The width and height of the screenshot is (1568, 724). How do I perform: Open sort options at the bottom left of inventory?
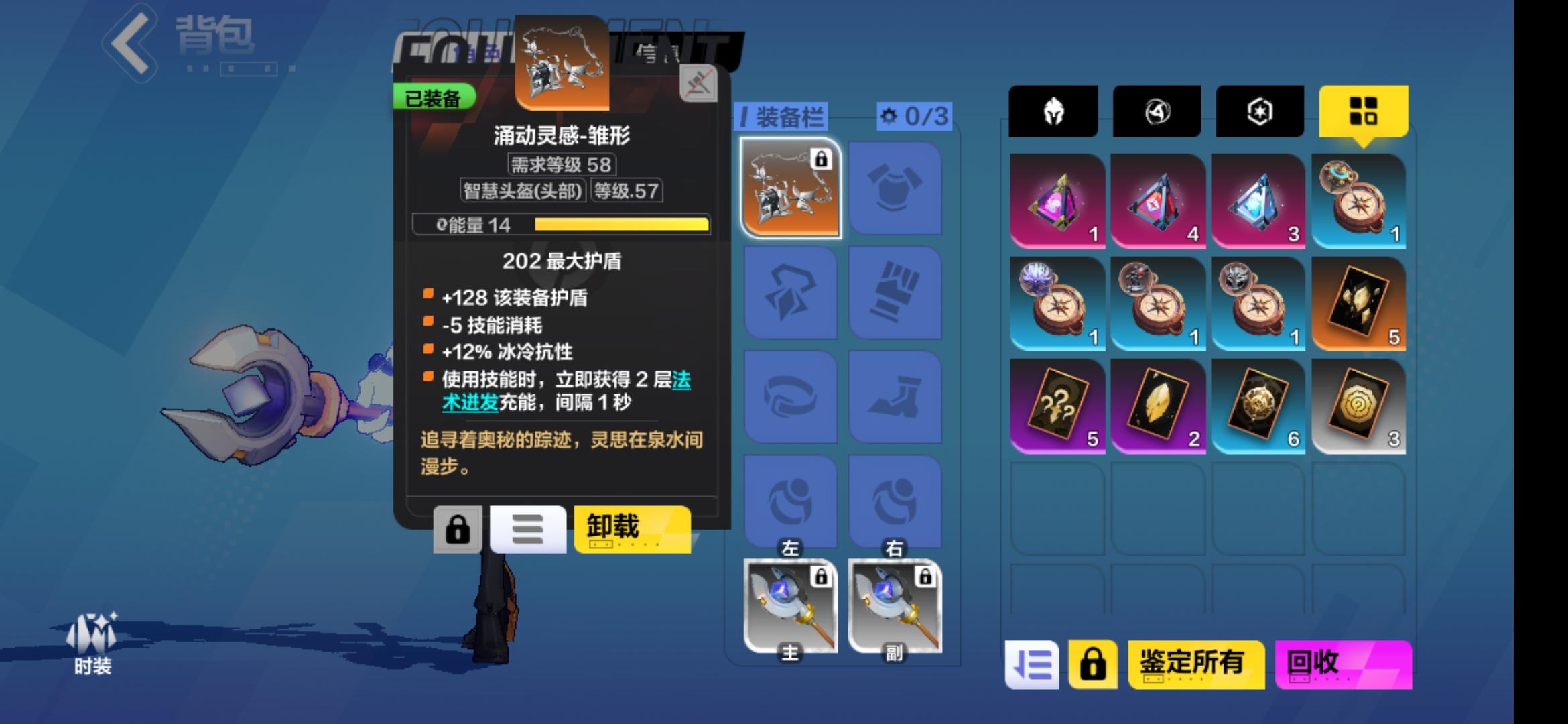click(x=1032, y=665)
